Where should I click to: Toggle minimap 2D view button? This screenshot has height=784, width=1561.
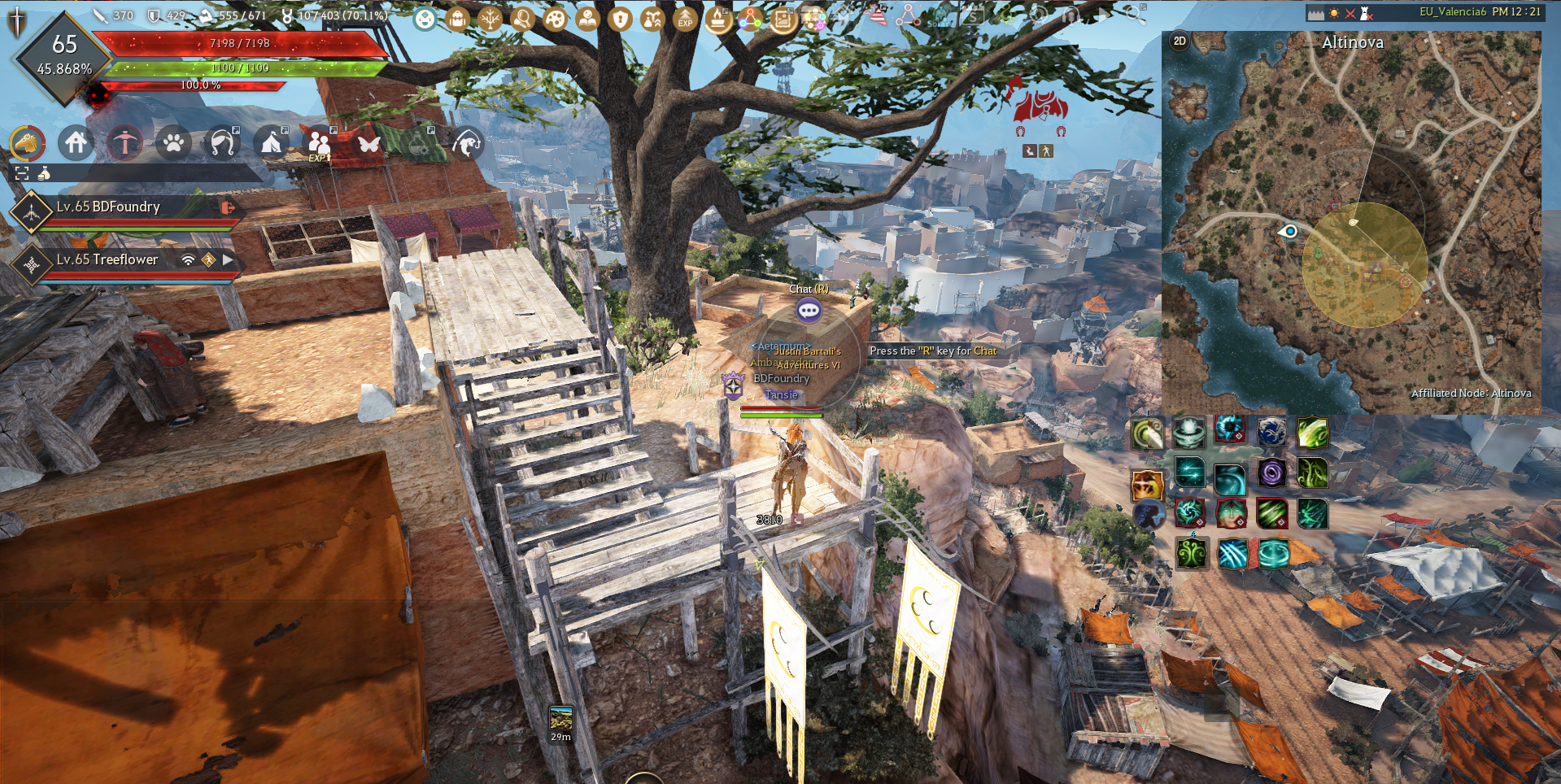point(1179,41)
